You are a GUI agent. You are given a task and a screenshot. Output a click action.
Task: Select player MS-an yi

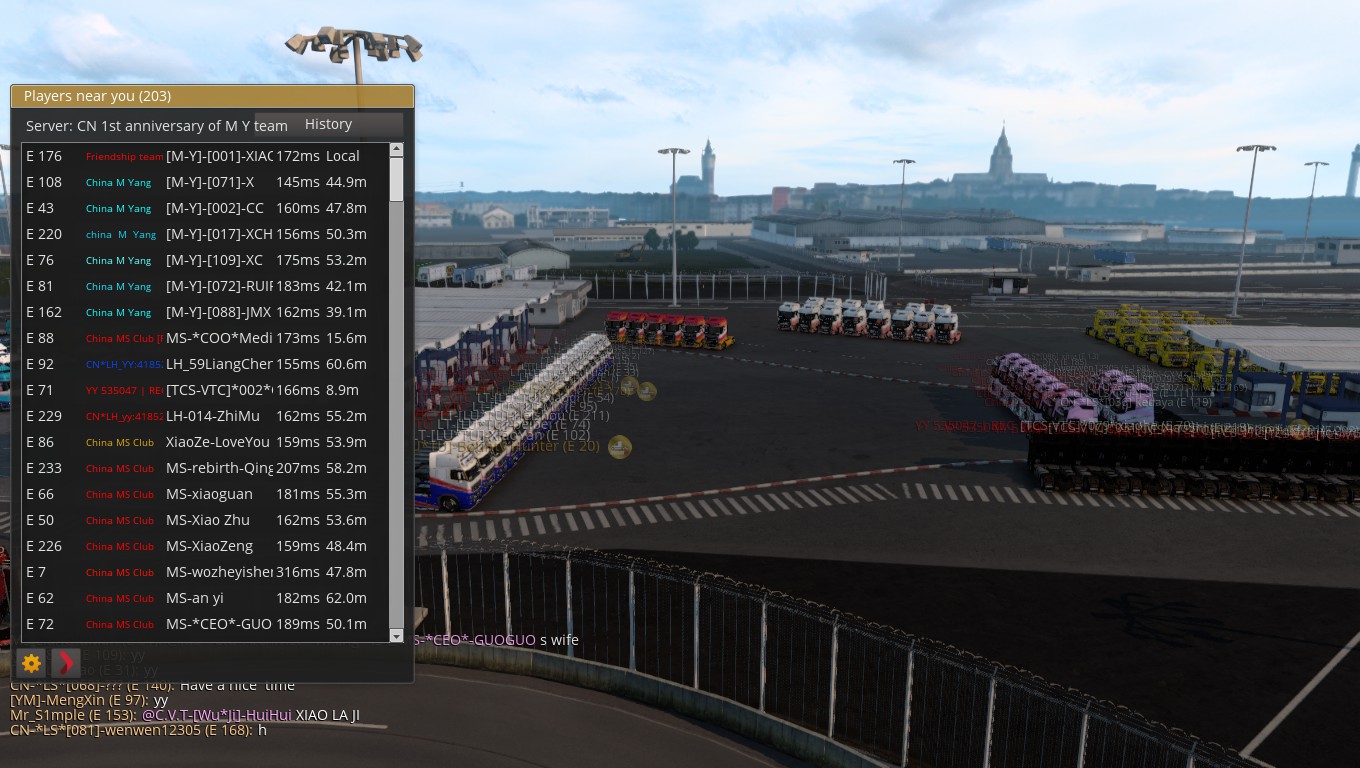(x=195, y=598)
